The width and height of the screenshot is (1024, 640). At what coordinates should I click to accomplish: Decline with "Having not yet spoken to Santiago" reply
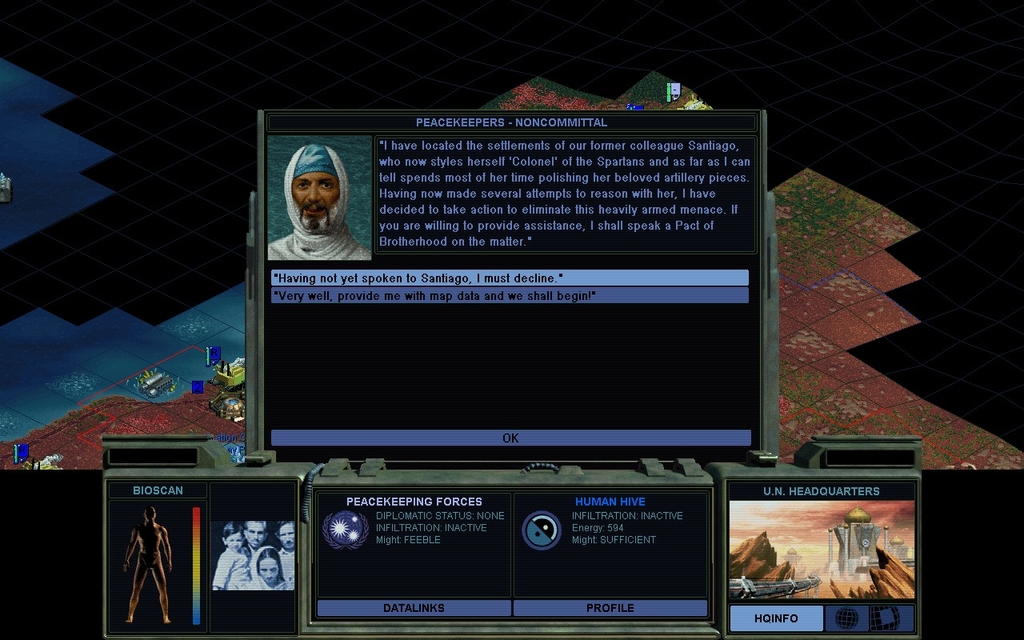point(509,277)
